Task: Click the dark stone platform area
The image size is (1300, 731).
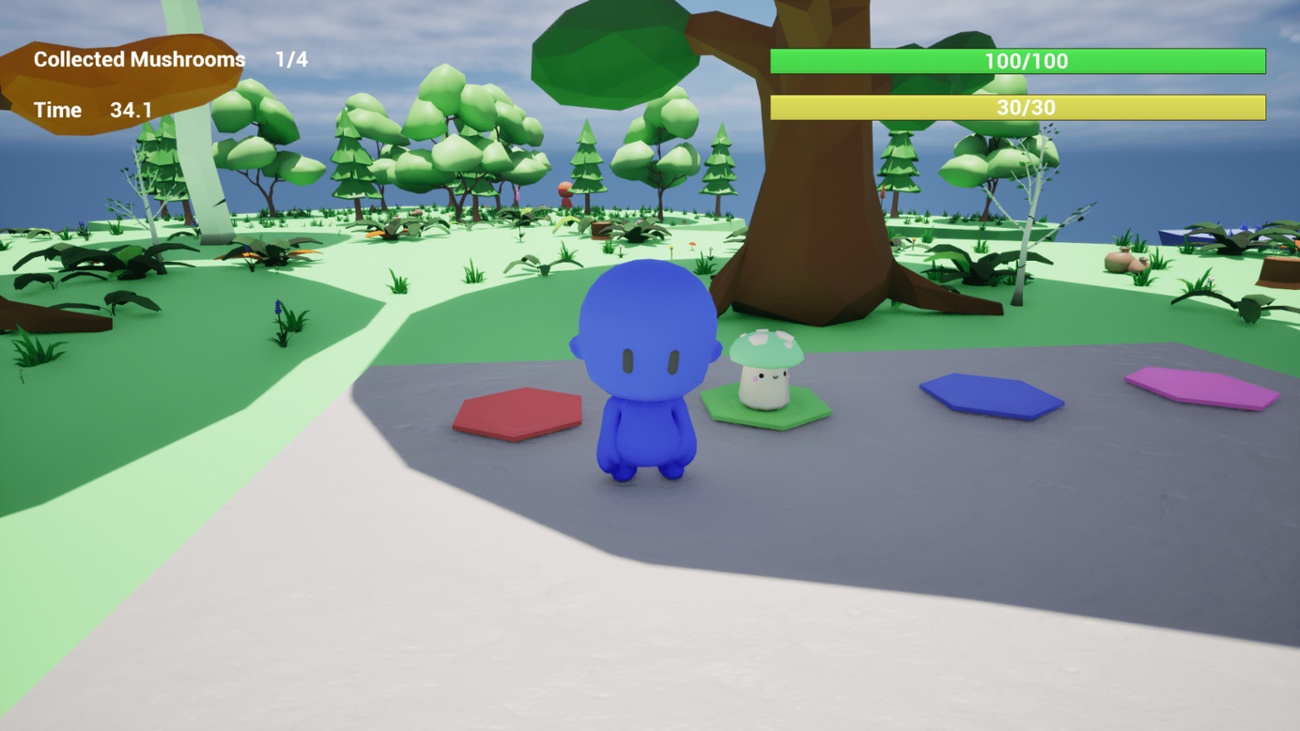Action: pos(900,480)
